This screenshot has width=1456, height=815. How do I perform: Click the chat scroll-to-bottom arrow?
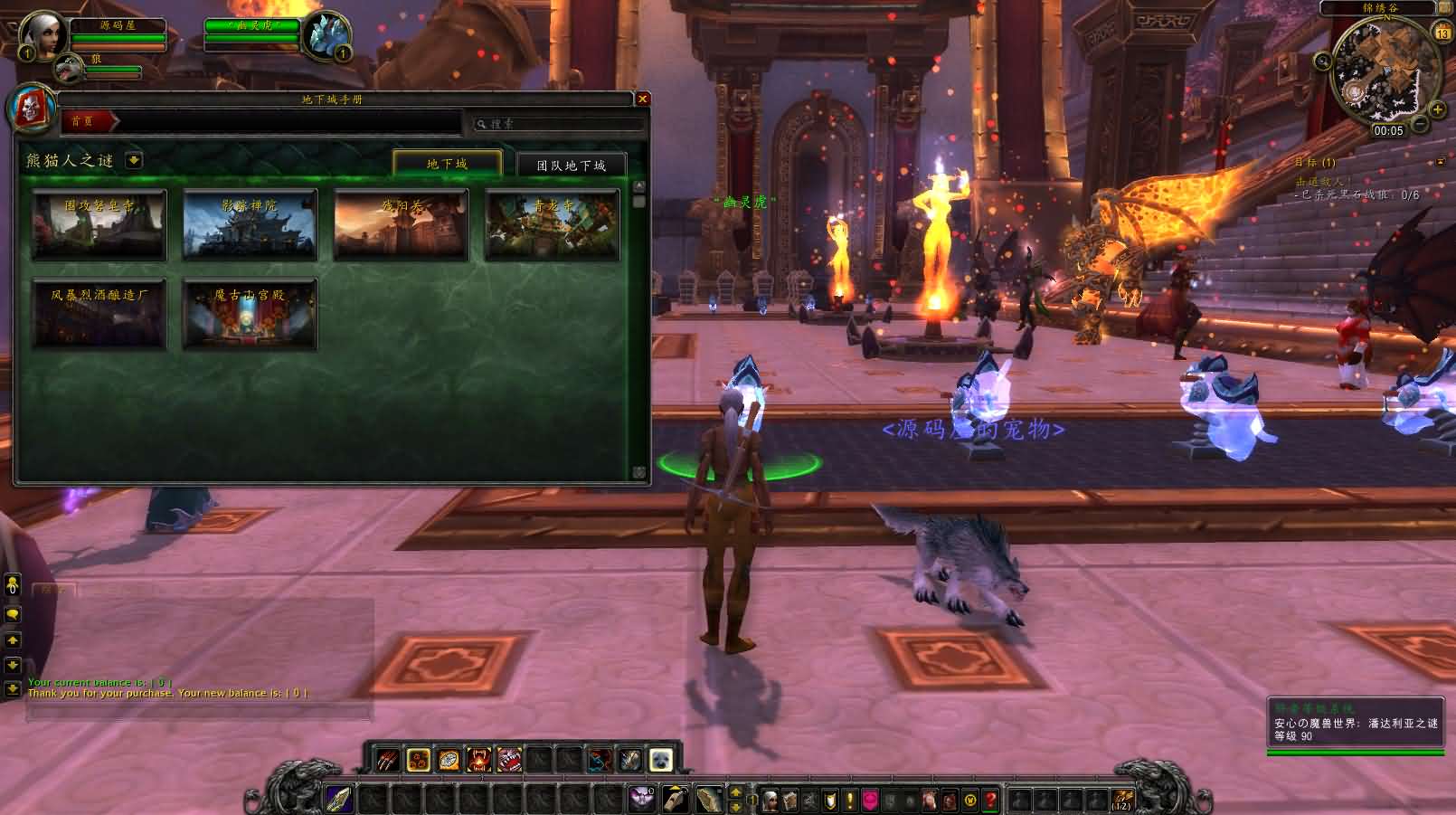pyautogui.click(x=11, y=689)
